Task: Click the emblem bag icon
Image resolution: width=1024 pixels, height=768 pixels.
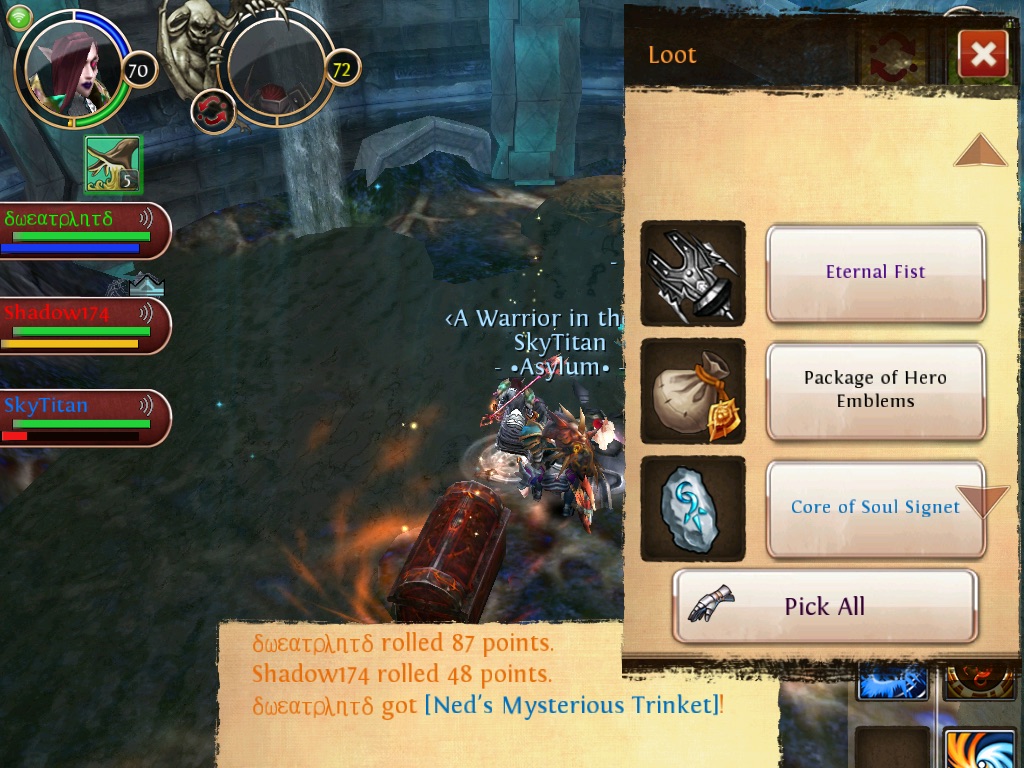Action: pyautogui.click(x=692, y=391)
